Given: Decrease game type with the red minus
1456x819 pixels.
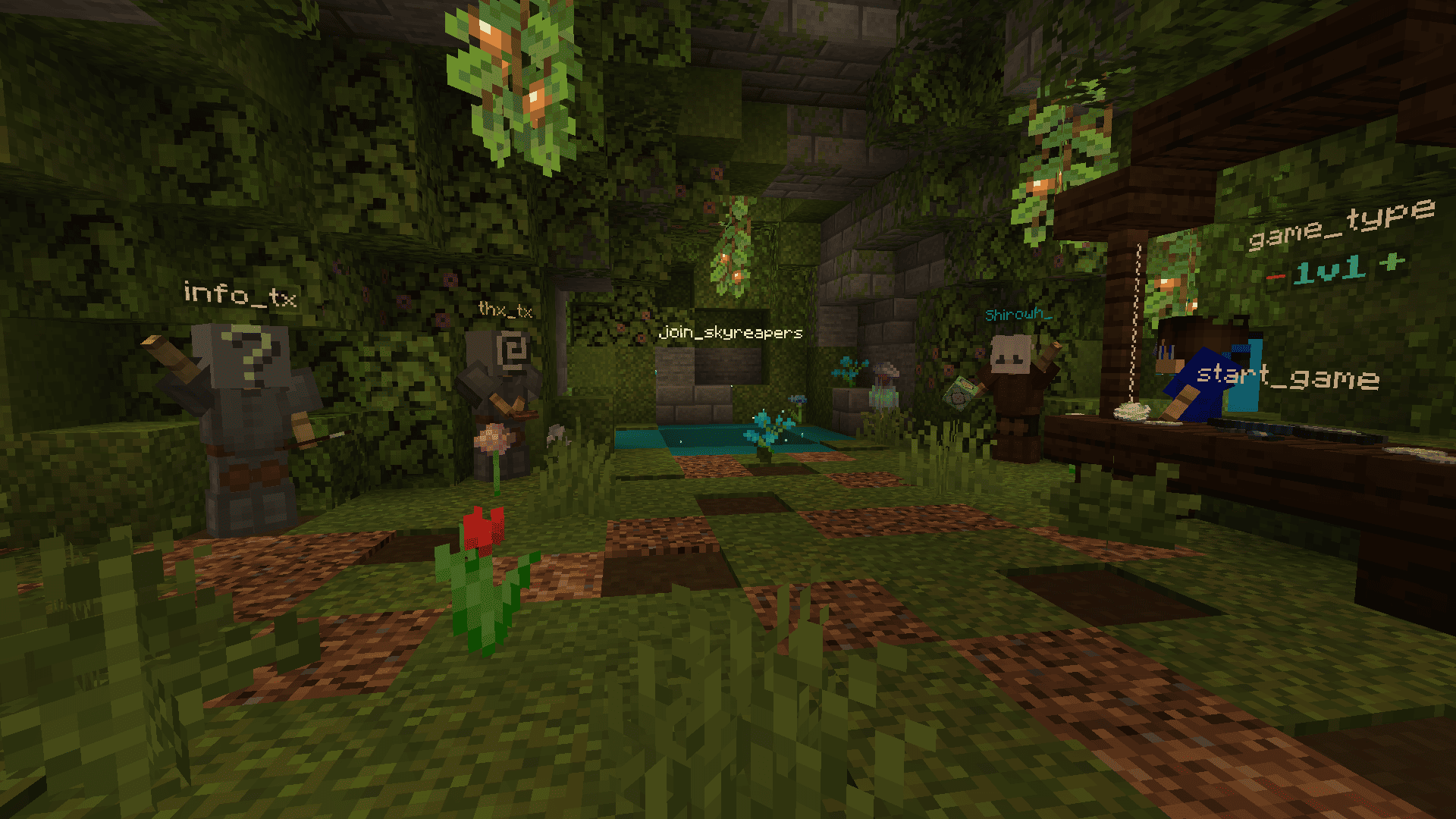Looking at the screenshot, I should (1276, 277).
